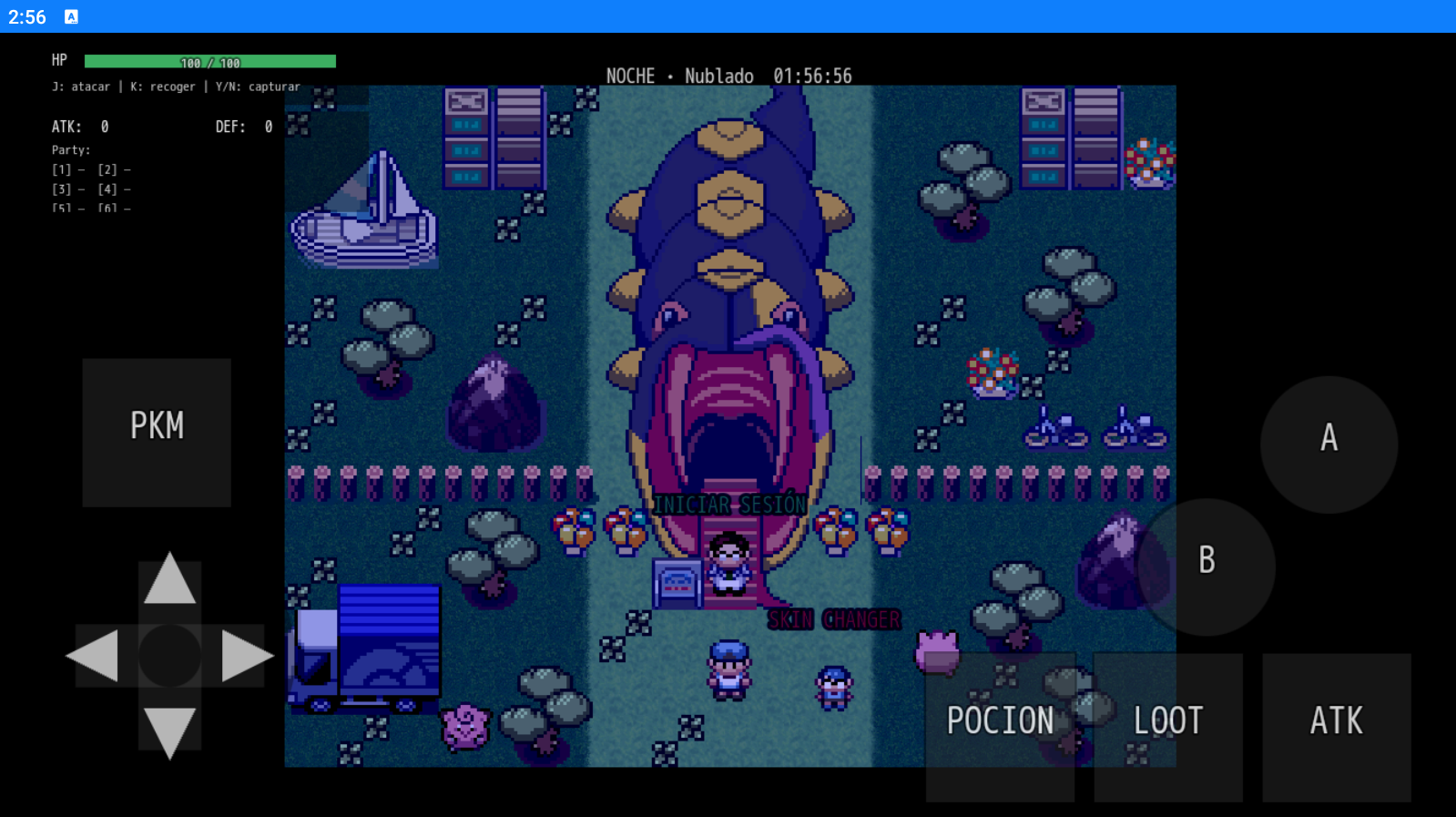Tap the status bar keyboard indicator icon
The height and width of the screenshot is (817, 1456).
[x=71, y=16]
